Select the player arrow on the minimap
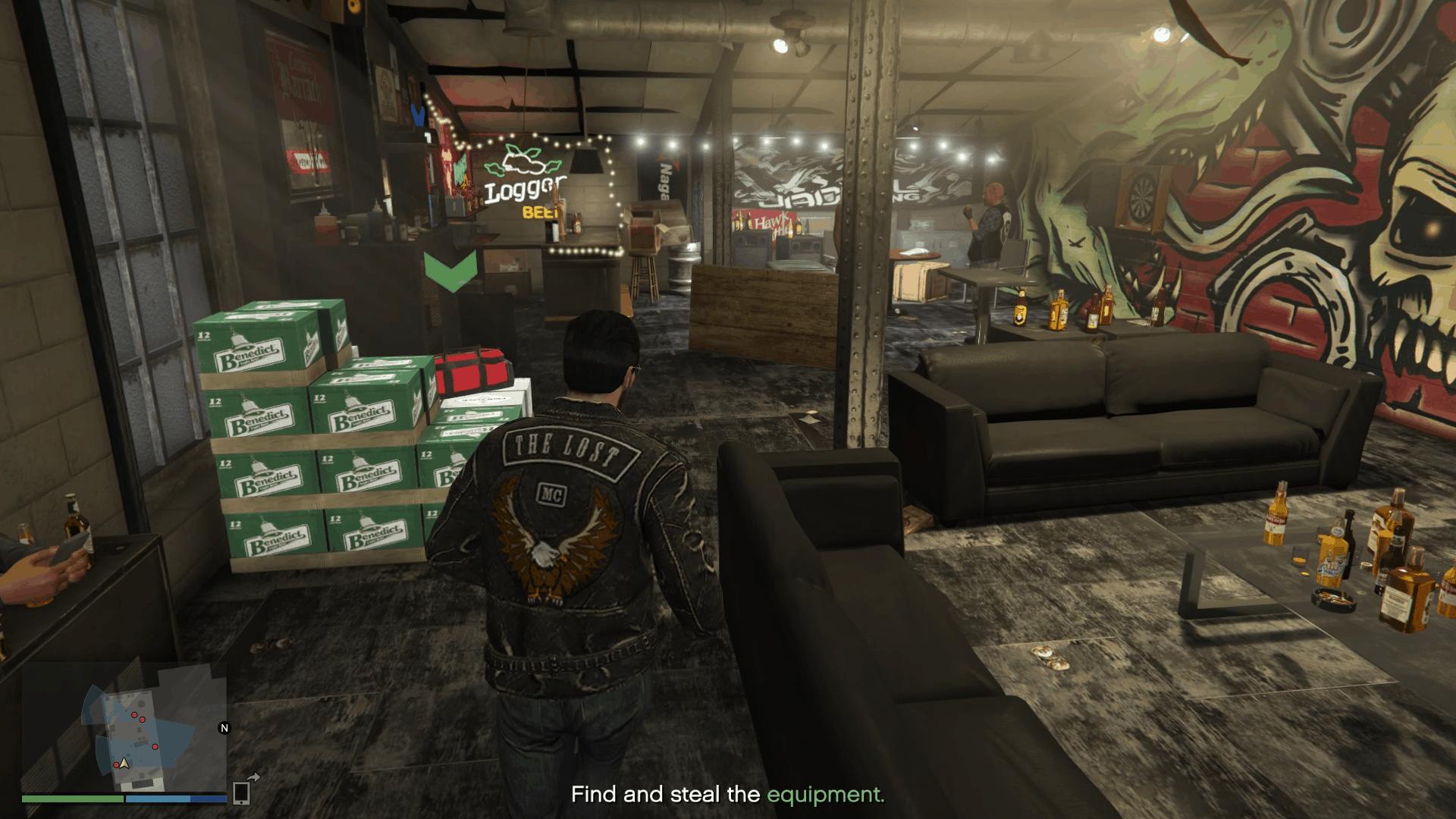This screenshot has width=1456, height=819. (124, 762)
